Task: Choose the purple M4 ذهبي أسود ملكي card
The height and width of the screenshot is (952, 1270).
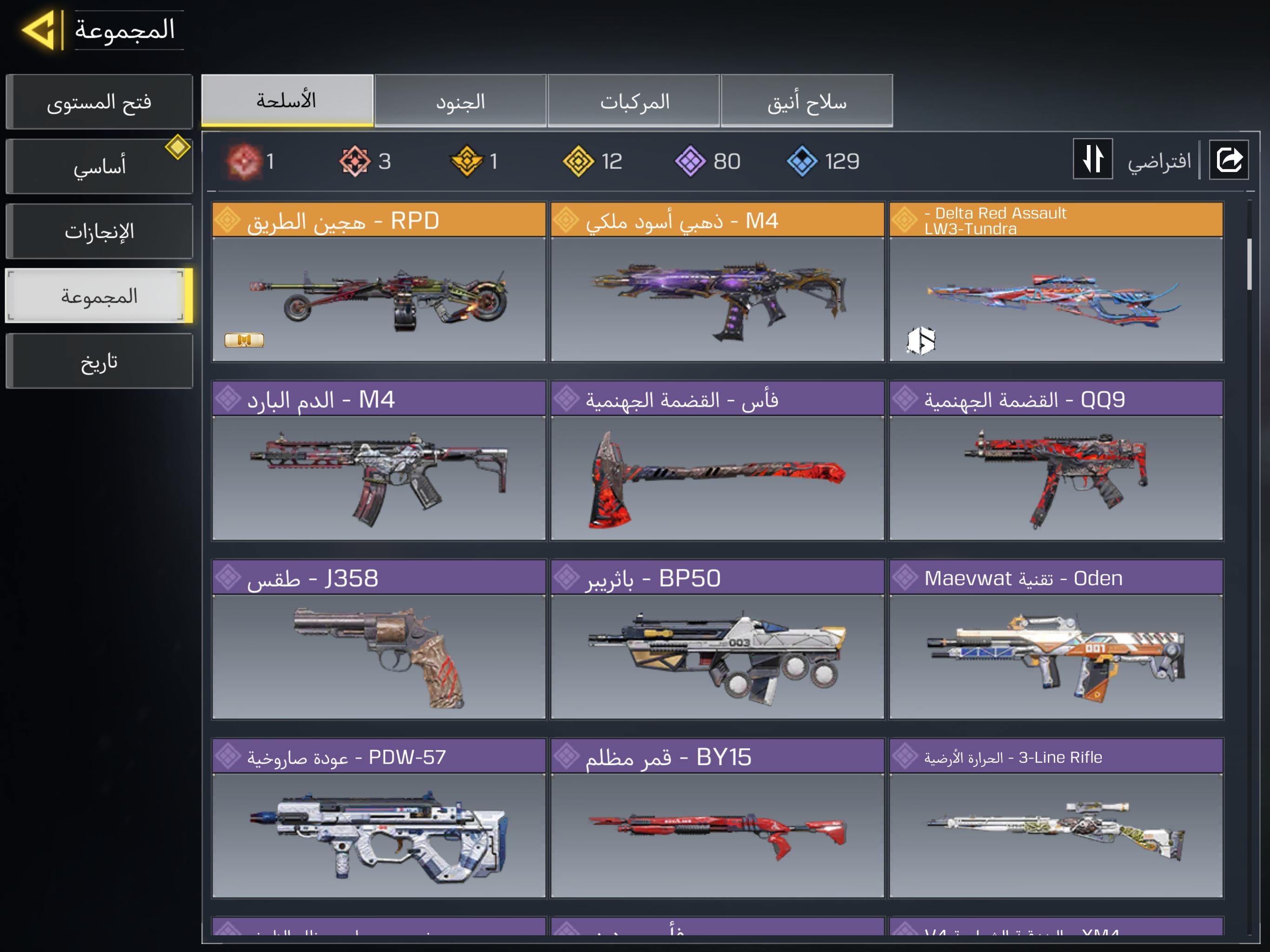Action: [717, 282]
